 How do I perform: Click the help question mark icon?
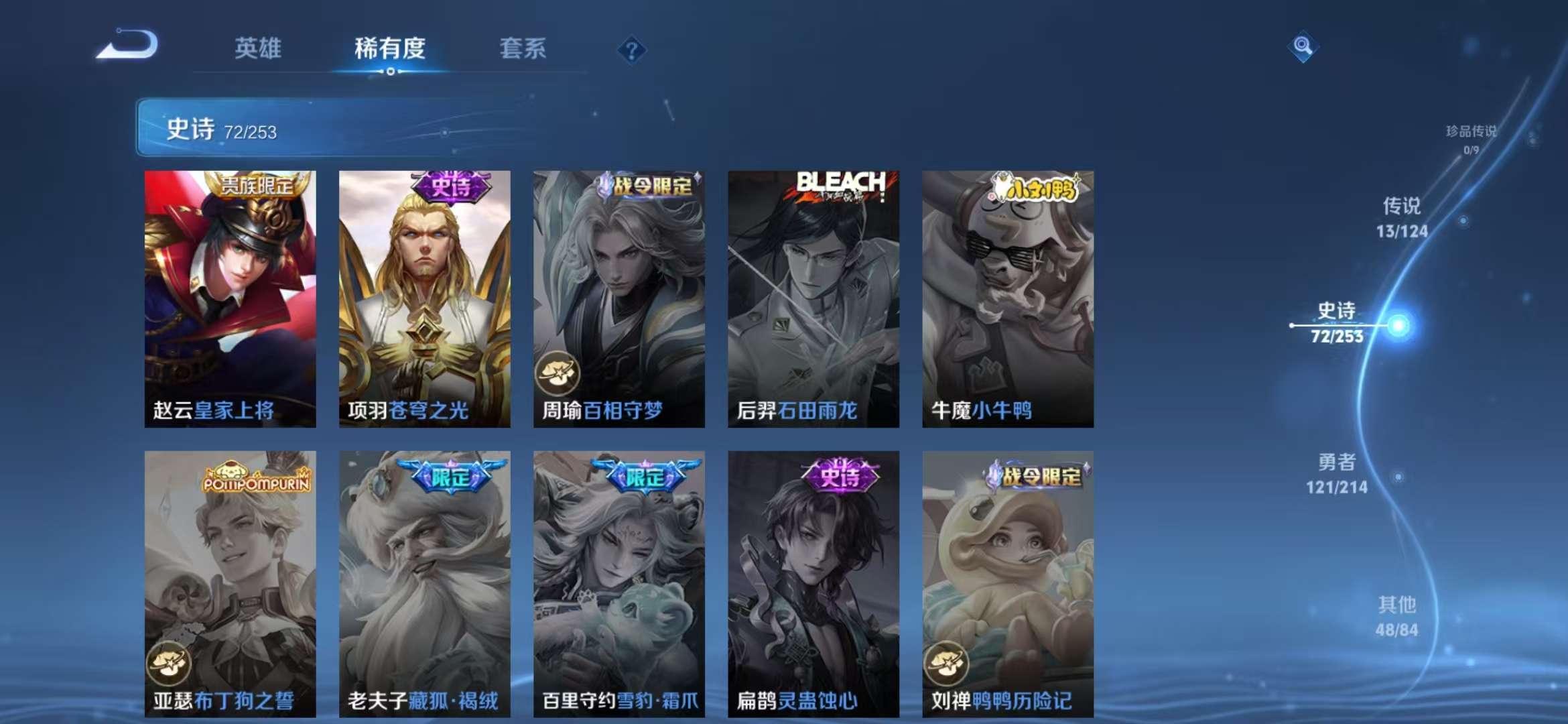[x=631, y=50]
